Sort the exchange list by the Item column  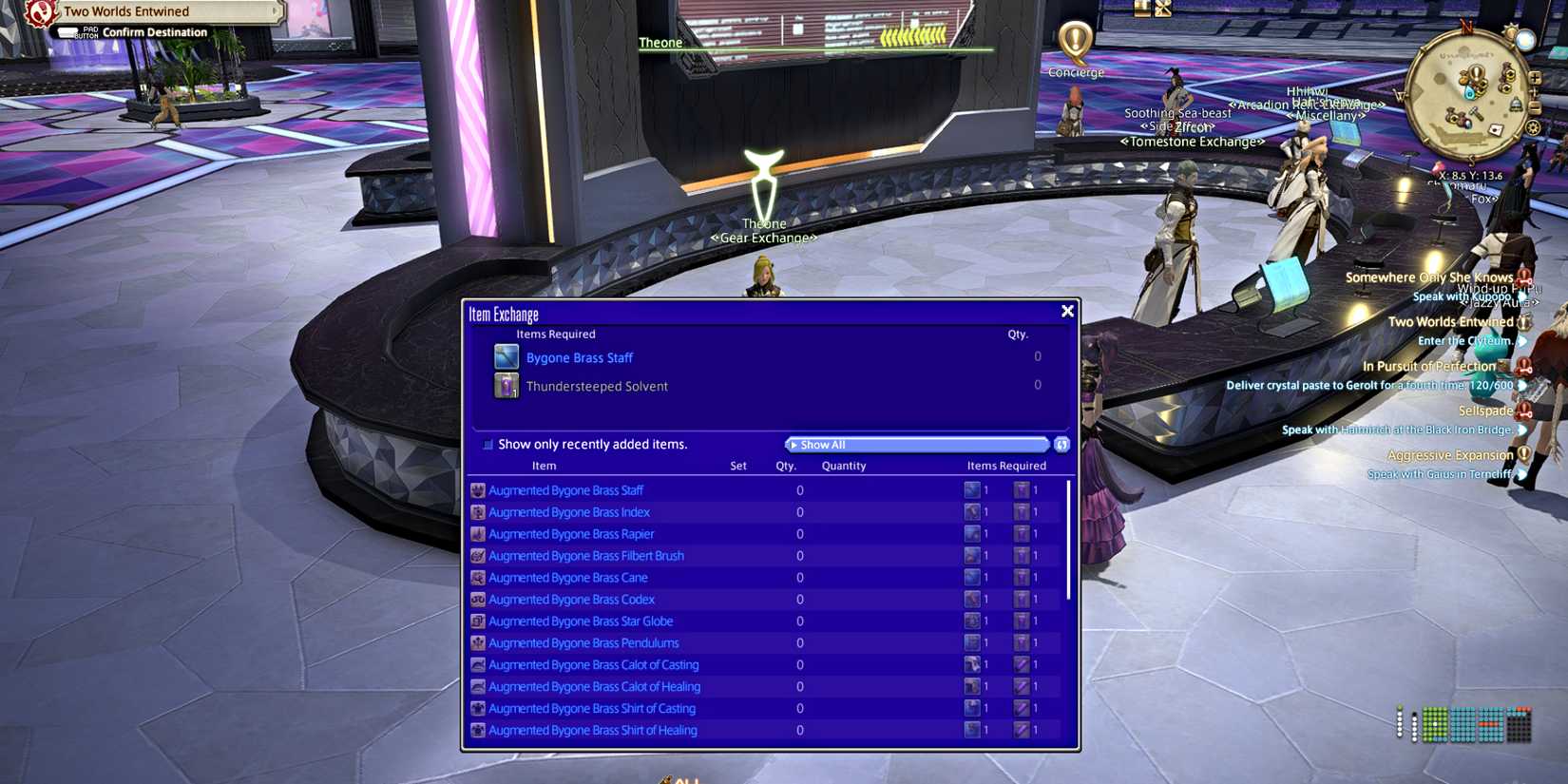click(544, 466)
